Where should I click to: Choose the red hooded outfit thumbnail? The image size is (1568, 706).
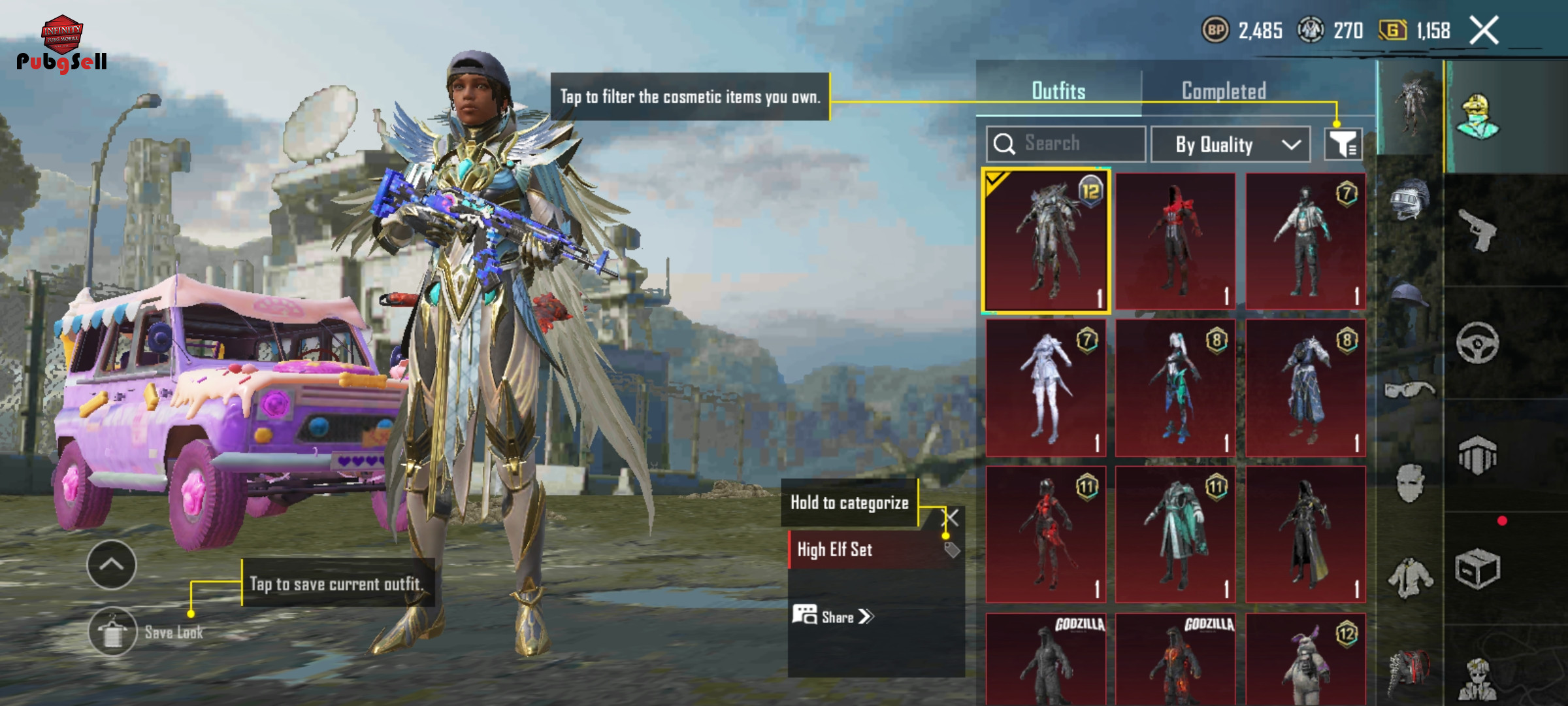pyautogui.click(x=1175, y=241)
